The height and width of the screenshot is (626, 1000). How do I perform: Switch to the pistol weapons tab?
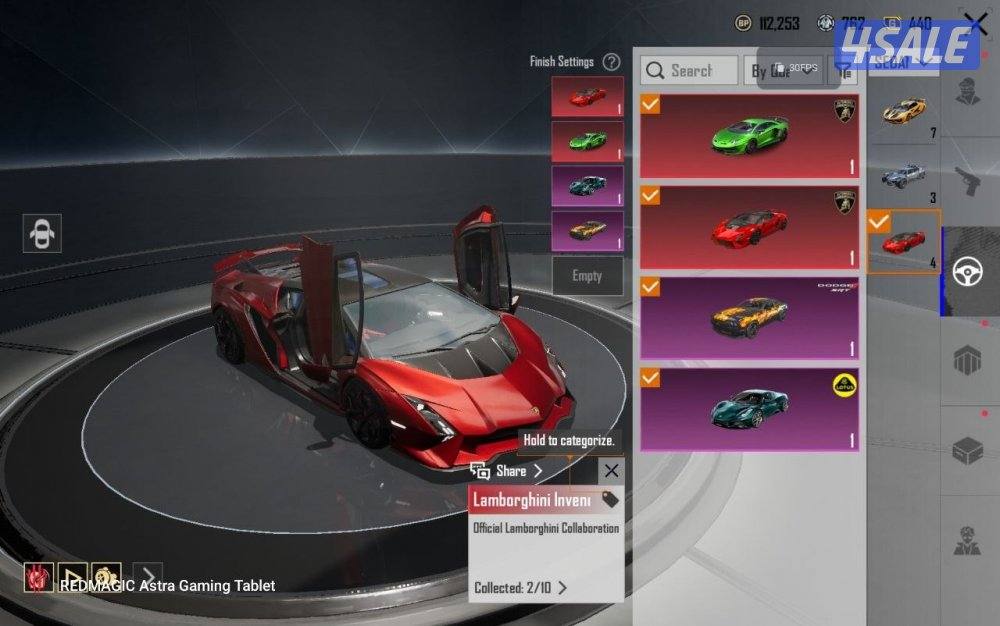(967, 181)
